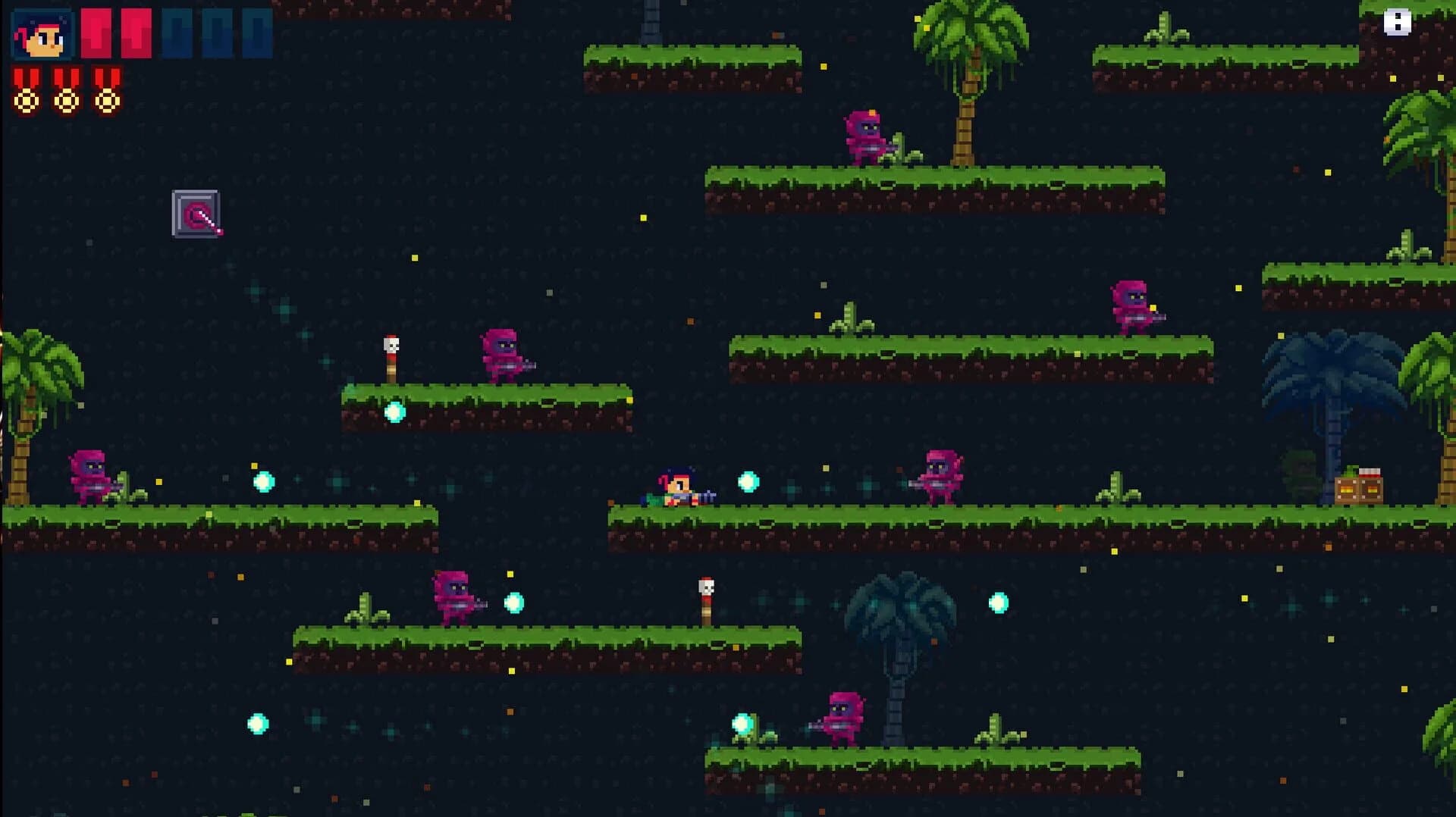This screenshot has height=817, width=1456.
Task: Select the skull torch near the upper-left platform
Action: (391, 356)
